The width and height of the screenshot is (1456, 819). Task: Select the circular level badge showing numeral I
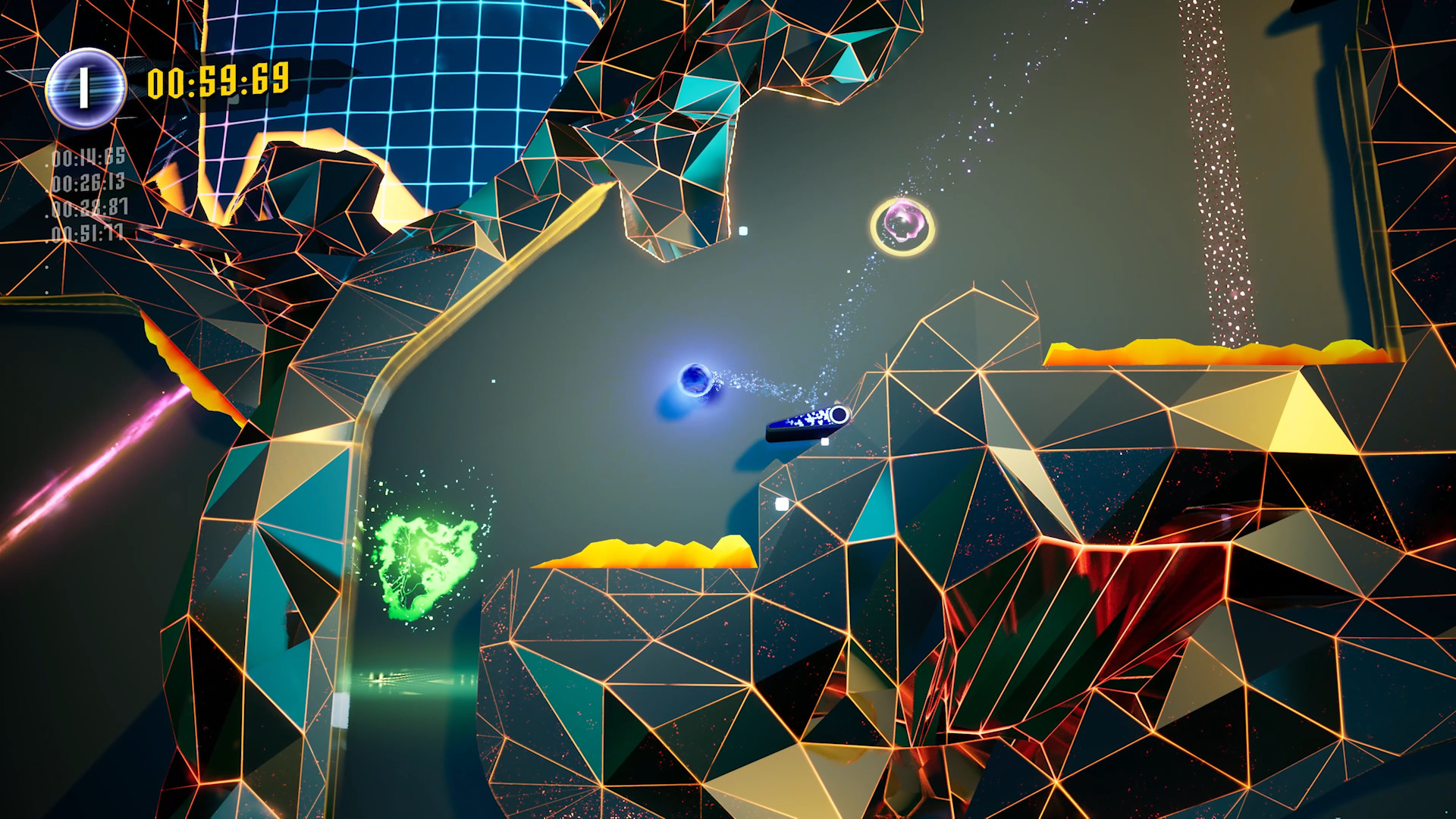pos(86,86)
